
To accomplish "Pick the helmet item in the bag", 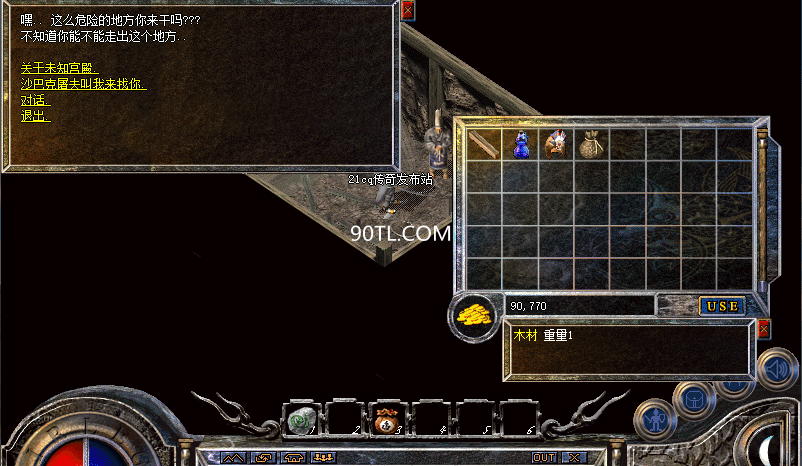I will pyautogui.click(x=555, y=145).
